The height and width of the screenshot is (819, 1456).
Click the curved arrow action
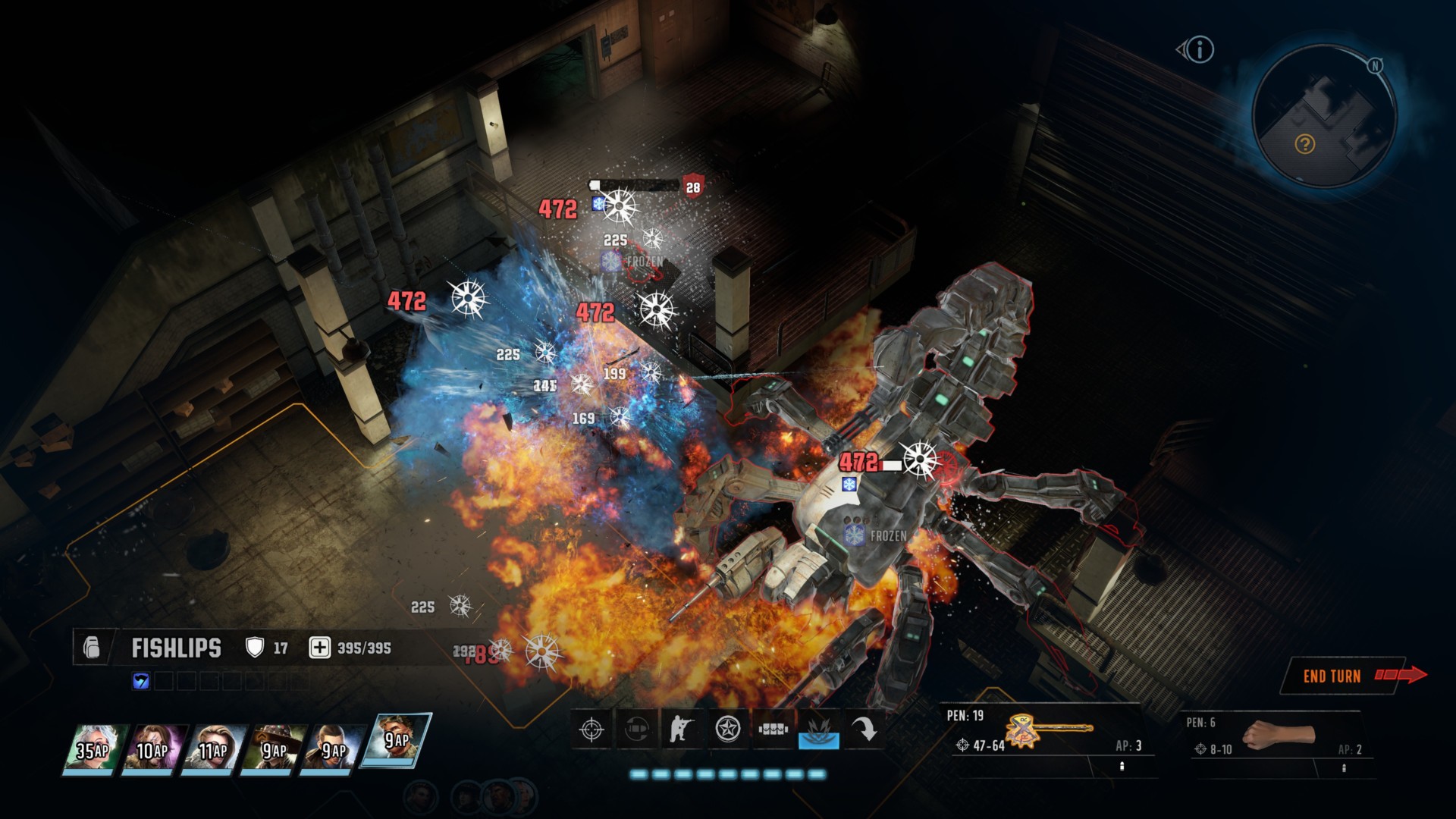(x=864, y=730)
